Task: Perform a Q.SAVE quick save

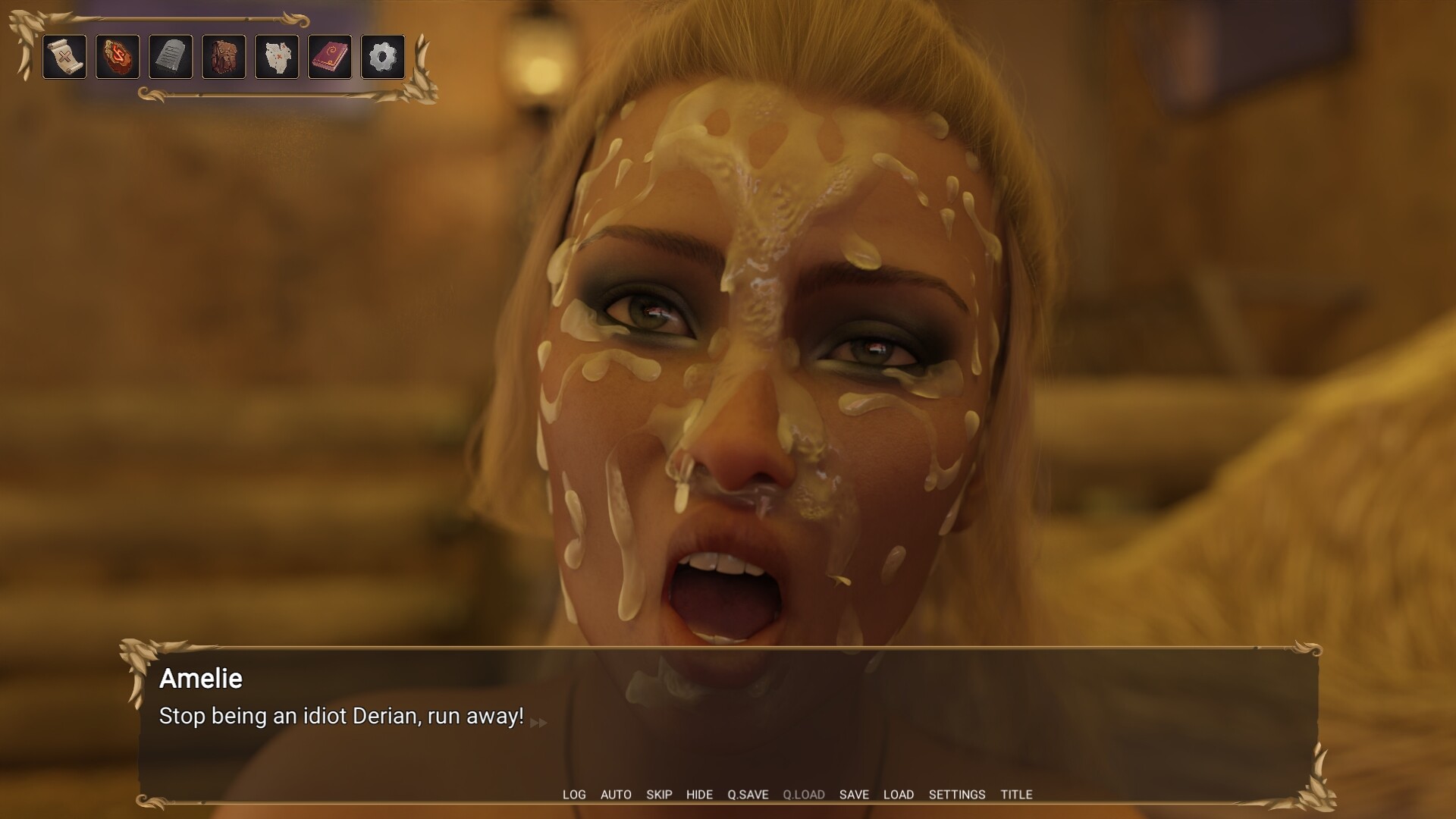Action: 748,795
